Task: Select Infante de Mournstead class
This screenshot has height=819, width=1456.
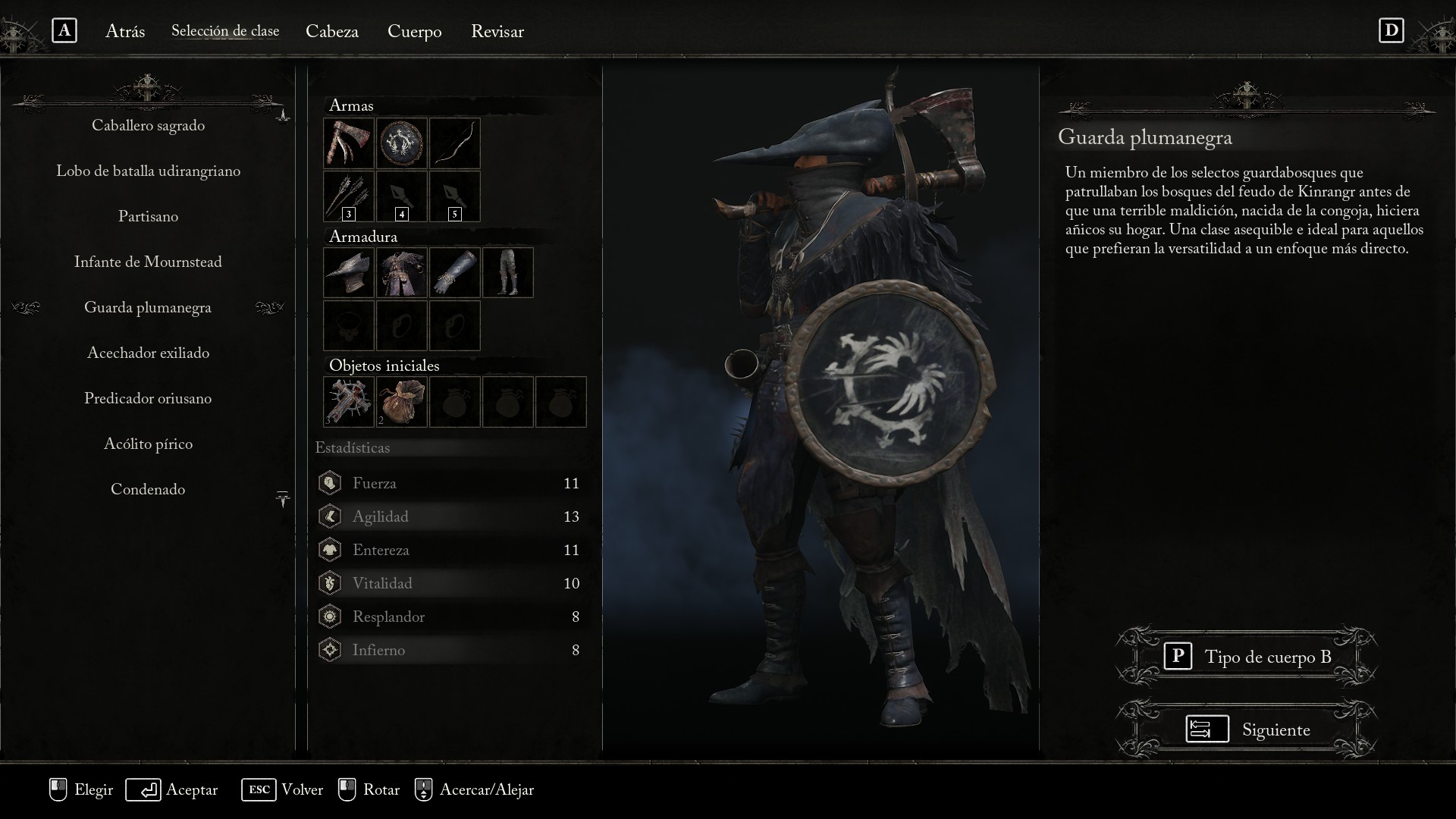Action: [x=148, y=262]
